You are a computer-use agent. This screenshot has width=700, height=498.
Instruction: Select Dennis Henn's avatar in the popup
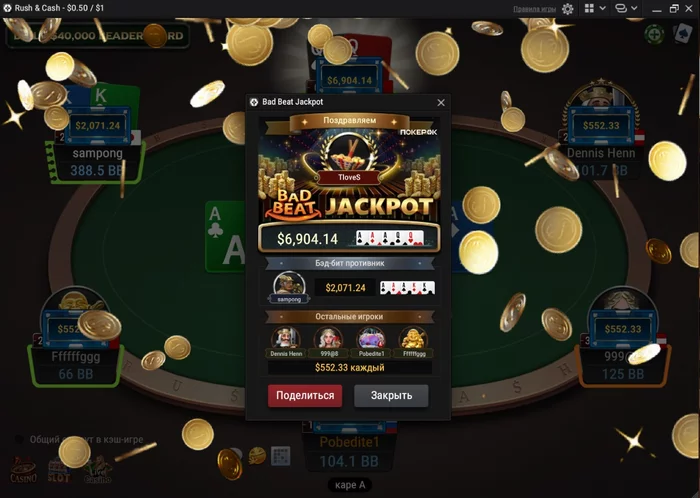coord(285,338)
